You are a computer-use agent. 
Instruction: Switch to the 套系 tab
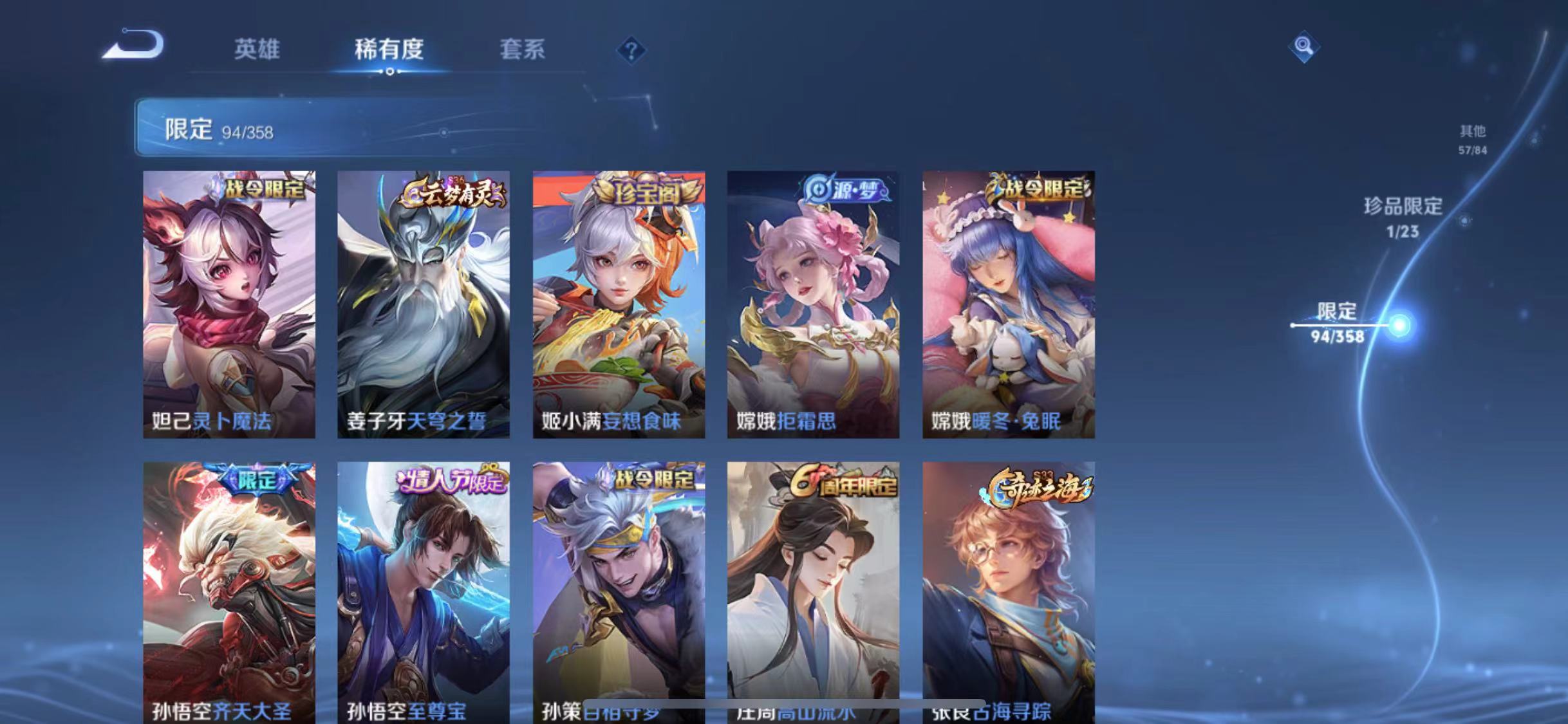pos(523,50)
